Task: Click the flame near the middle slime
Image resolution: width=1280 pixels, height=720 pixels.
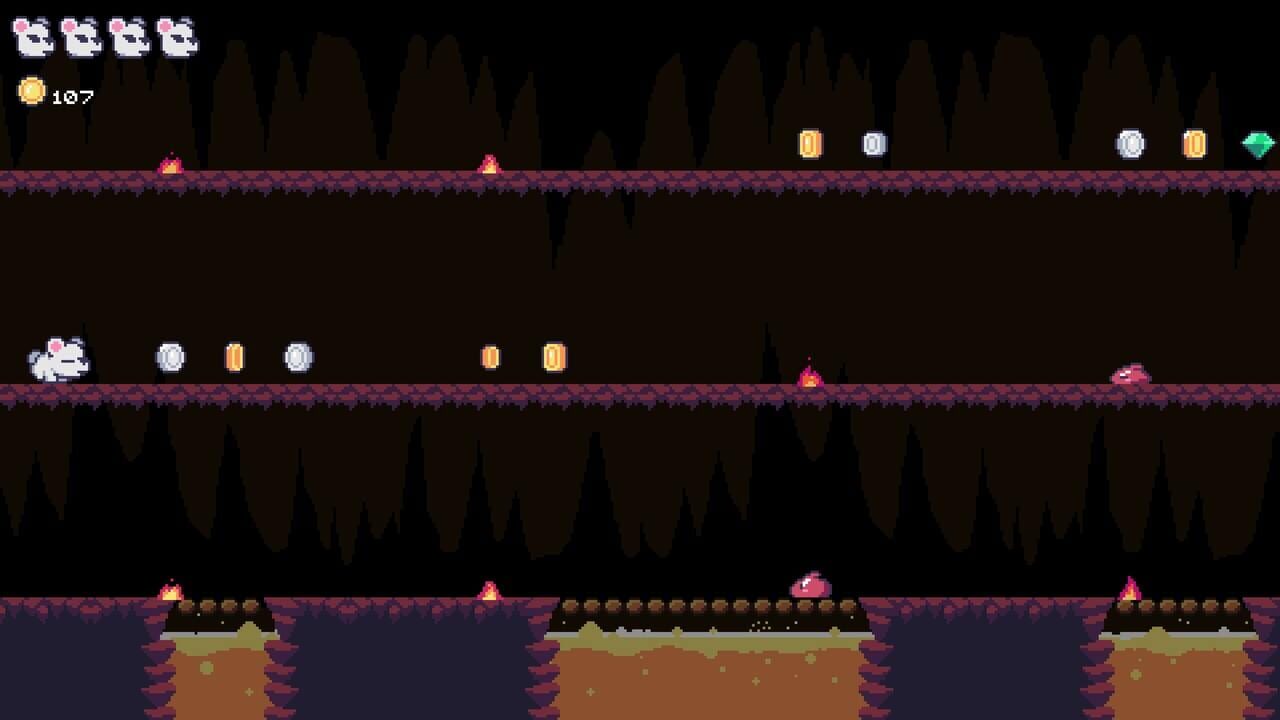Action: coord(810,375)
